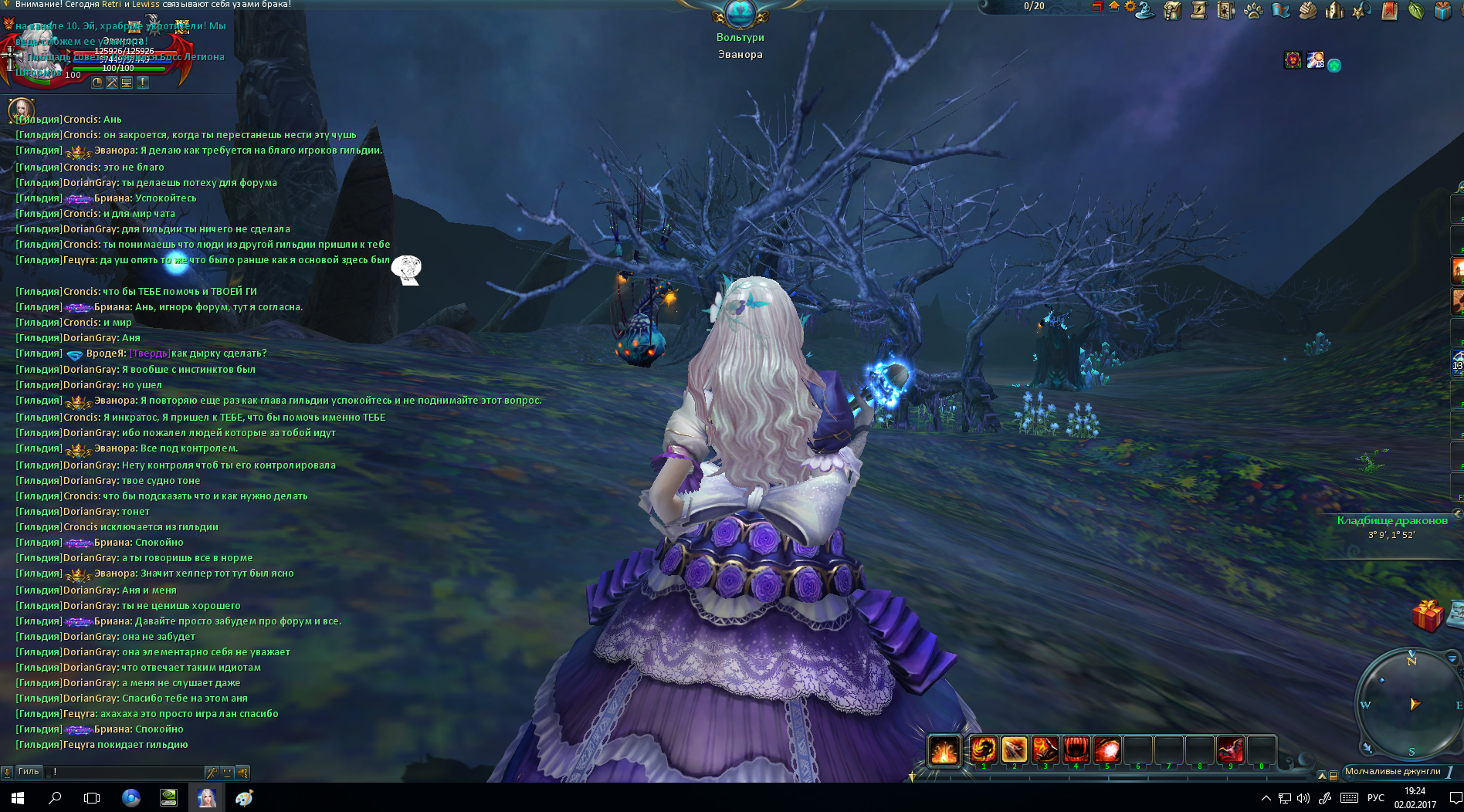The image size is (1464, 812).
Task: Click the chat text input field
Action: click(x=127, y=772)
